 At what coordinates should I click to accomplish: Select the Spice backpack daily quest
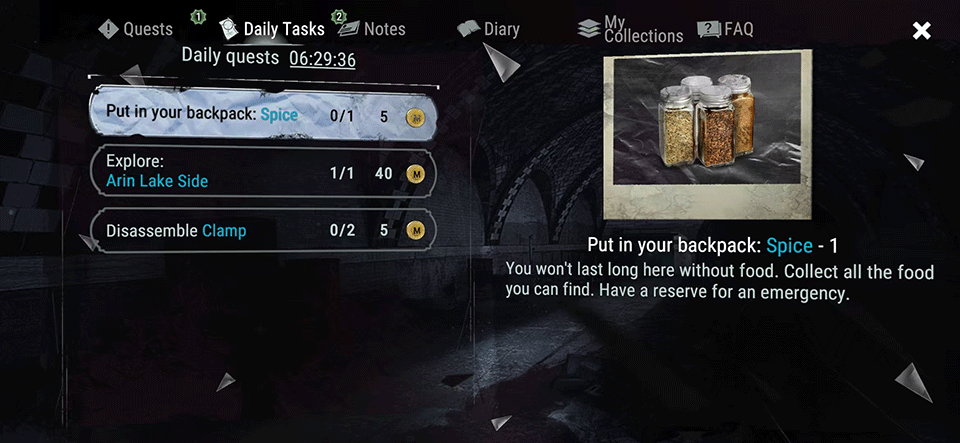coord(262,116)
